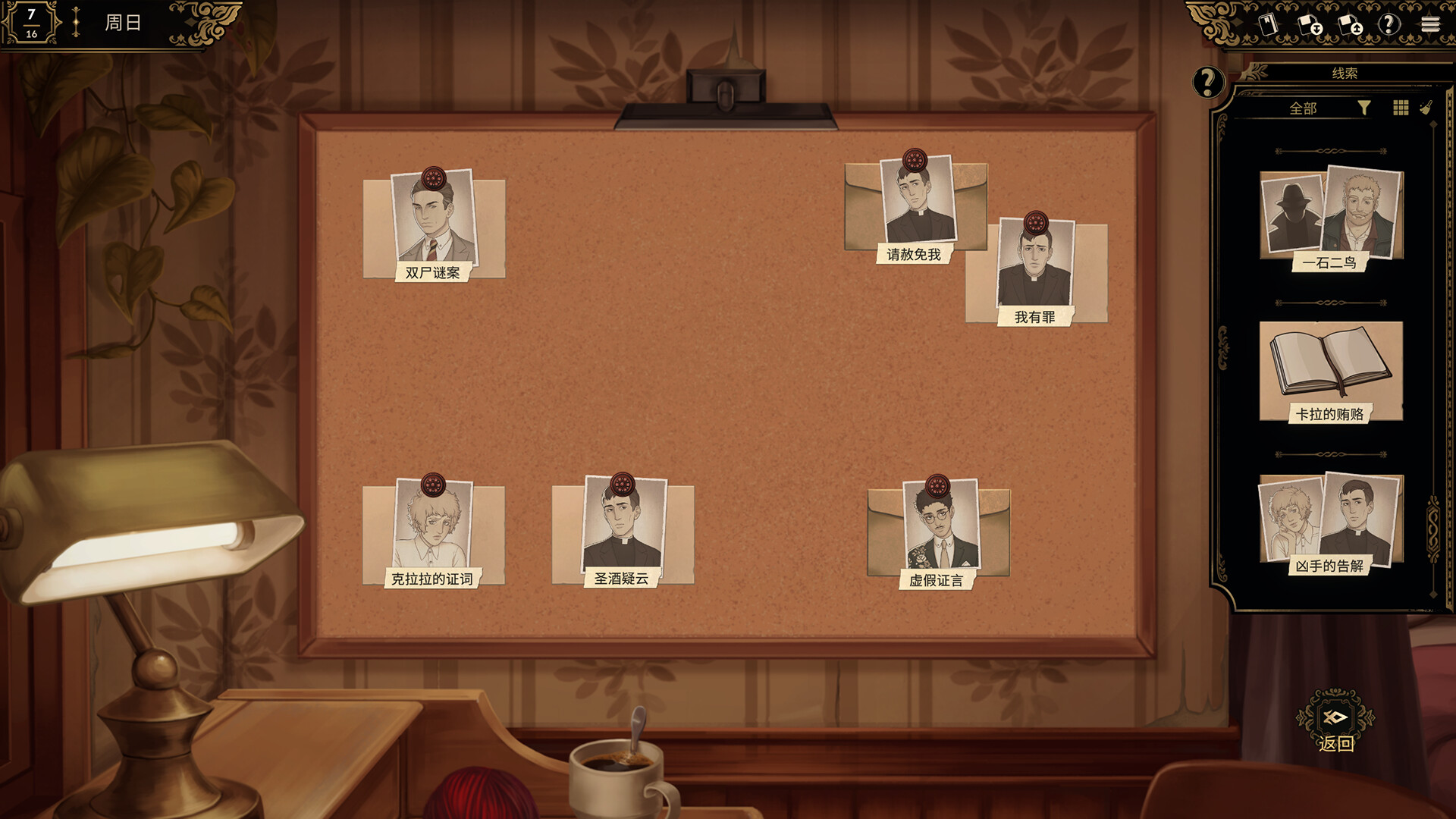Select the 卡拉的贿赂 clue card
This screenshot has width=1456, height=819.
point(1331,372)
